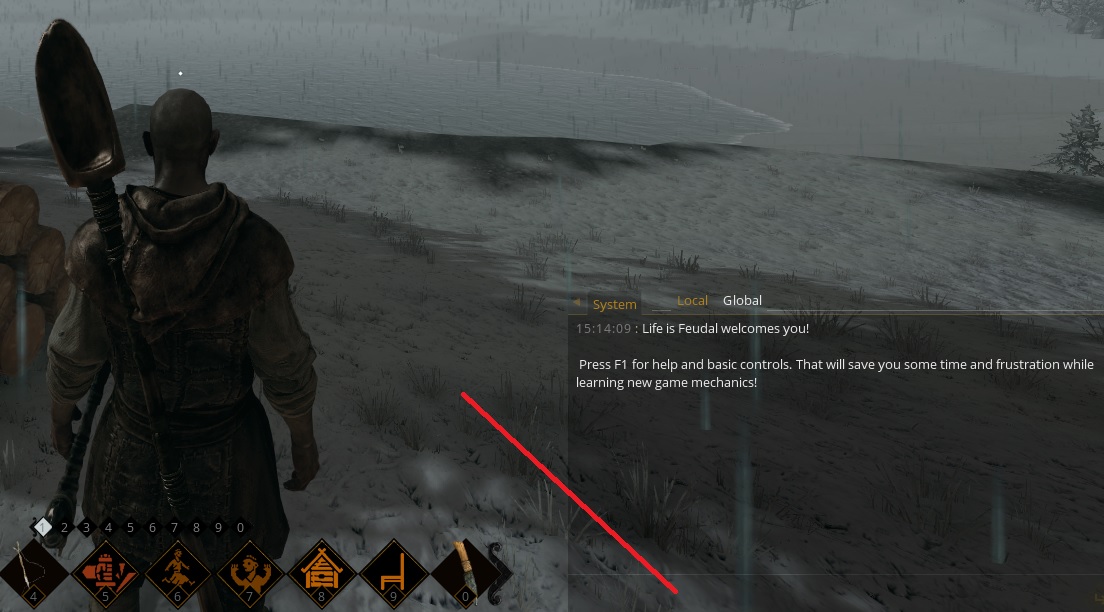This screenshot has width=1104, height=612.
Task: Activate the raised-arms figure ability in slot 7
Action: click(249, 574)
